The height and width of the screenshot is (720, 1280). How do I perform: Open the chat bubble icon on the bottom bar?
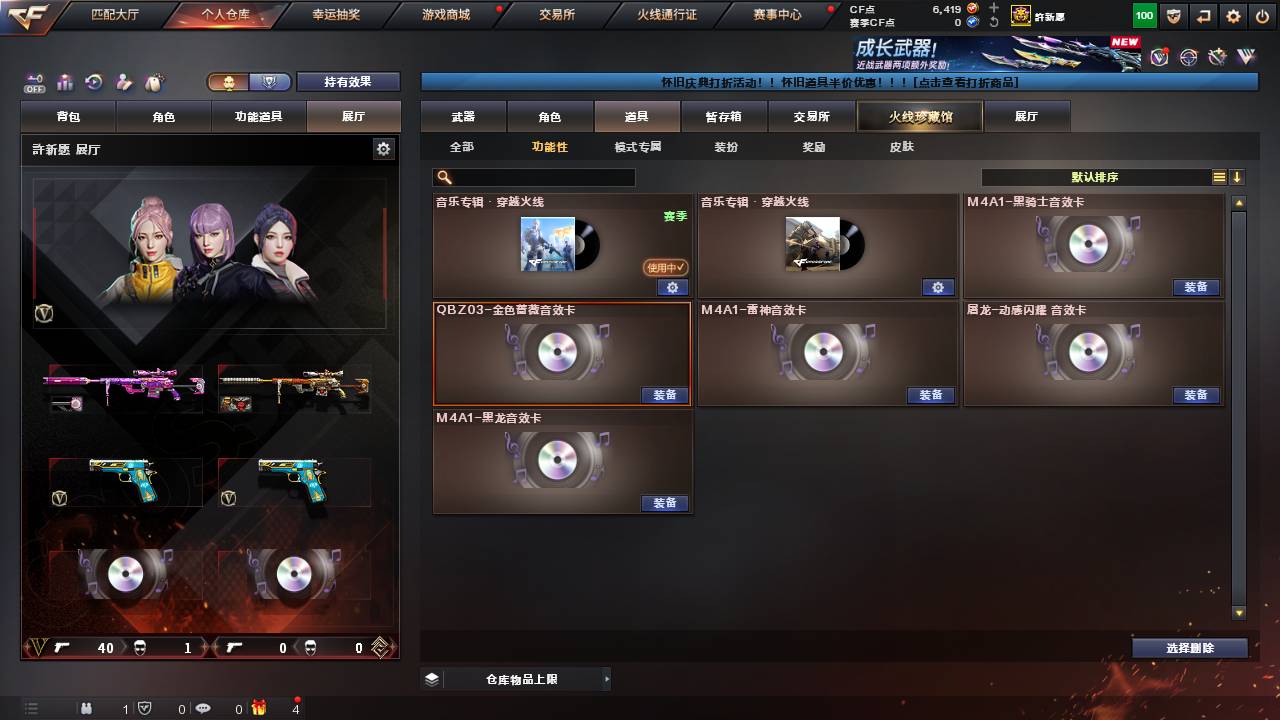point(204,710)
